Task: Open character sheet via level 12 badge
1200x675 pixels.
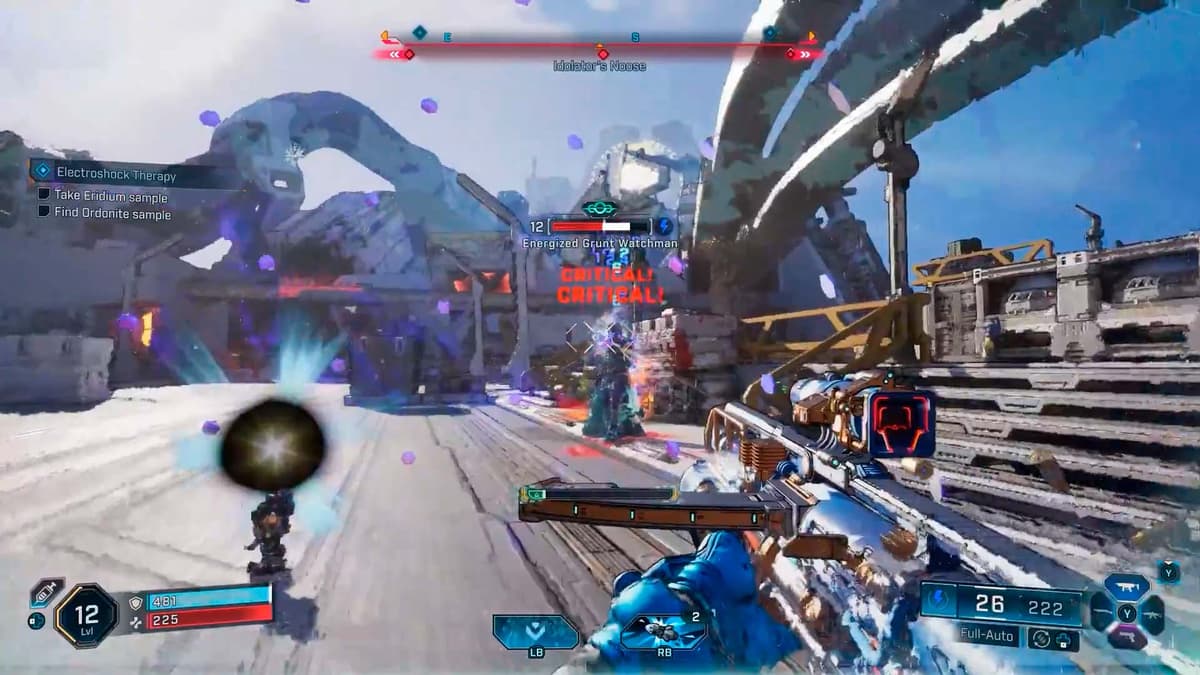Action: pos(86,615)
